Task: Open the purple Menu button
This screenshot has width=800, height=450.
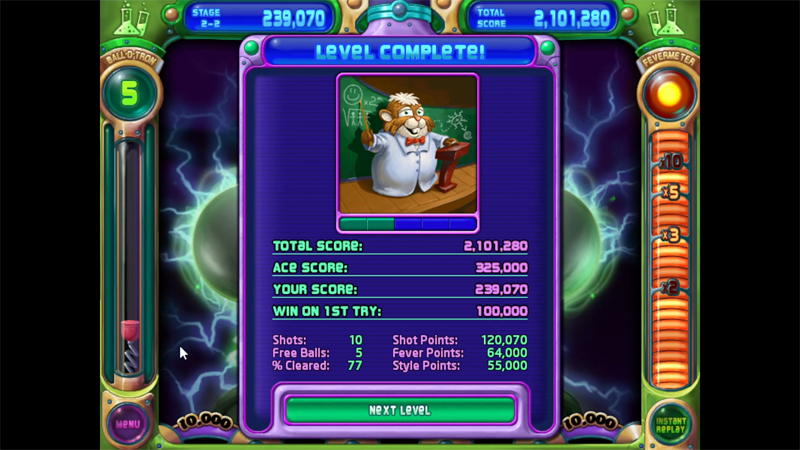Action: [127, 423]
